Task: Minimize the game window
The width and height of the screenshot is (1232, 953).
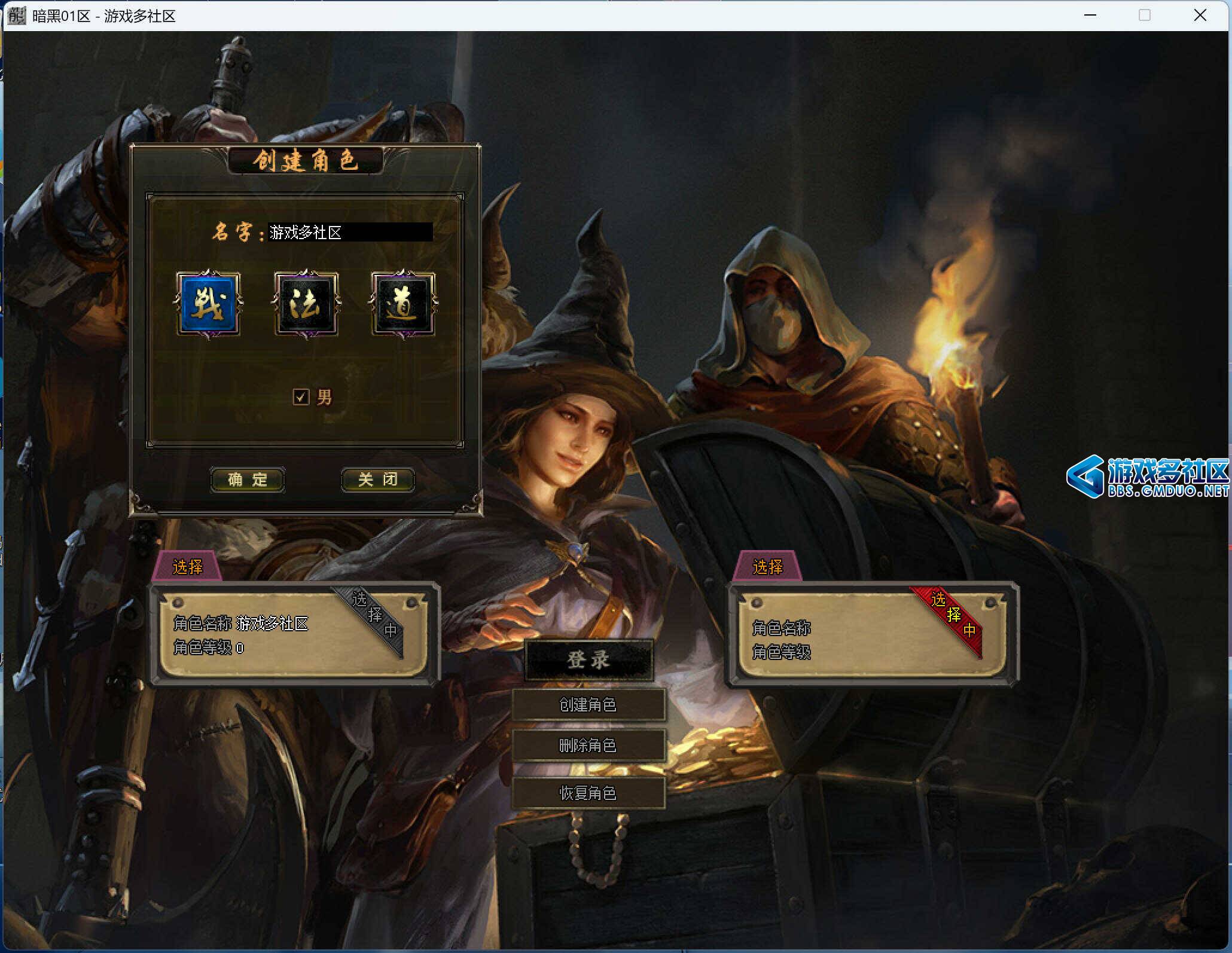Action: click(1090, 16)
